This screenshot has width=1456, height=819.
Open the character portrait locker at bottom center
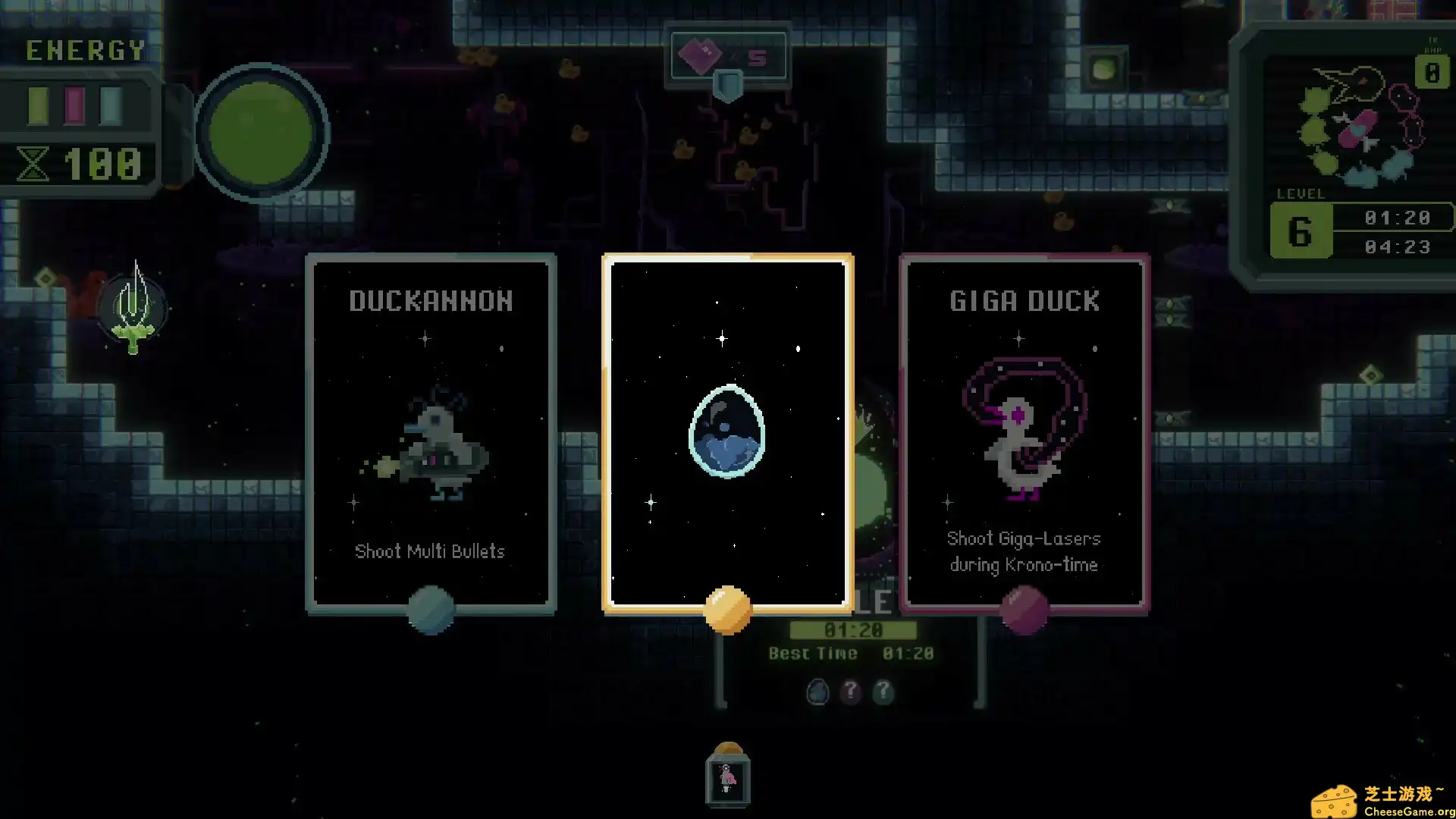coord(727,778)
